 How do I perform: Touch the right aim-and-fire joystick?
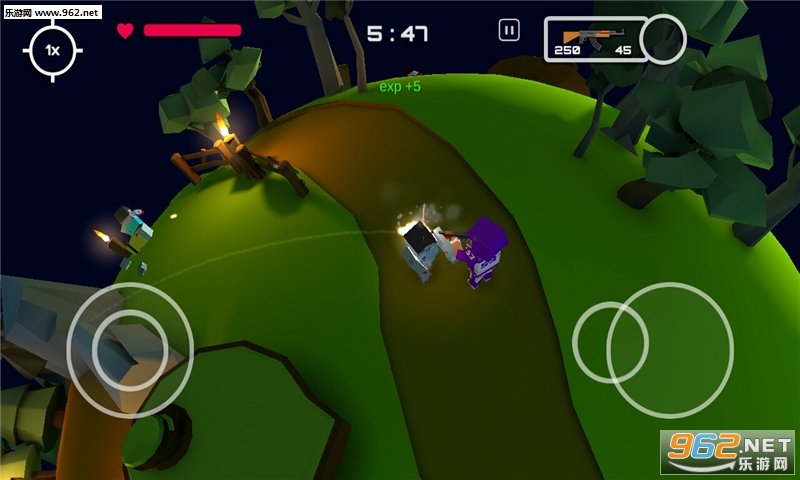coord(669,349)
